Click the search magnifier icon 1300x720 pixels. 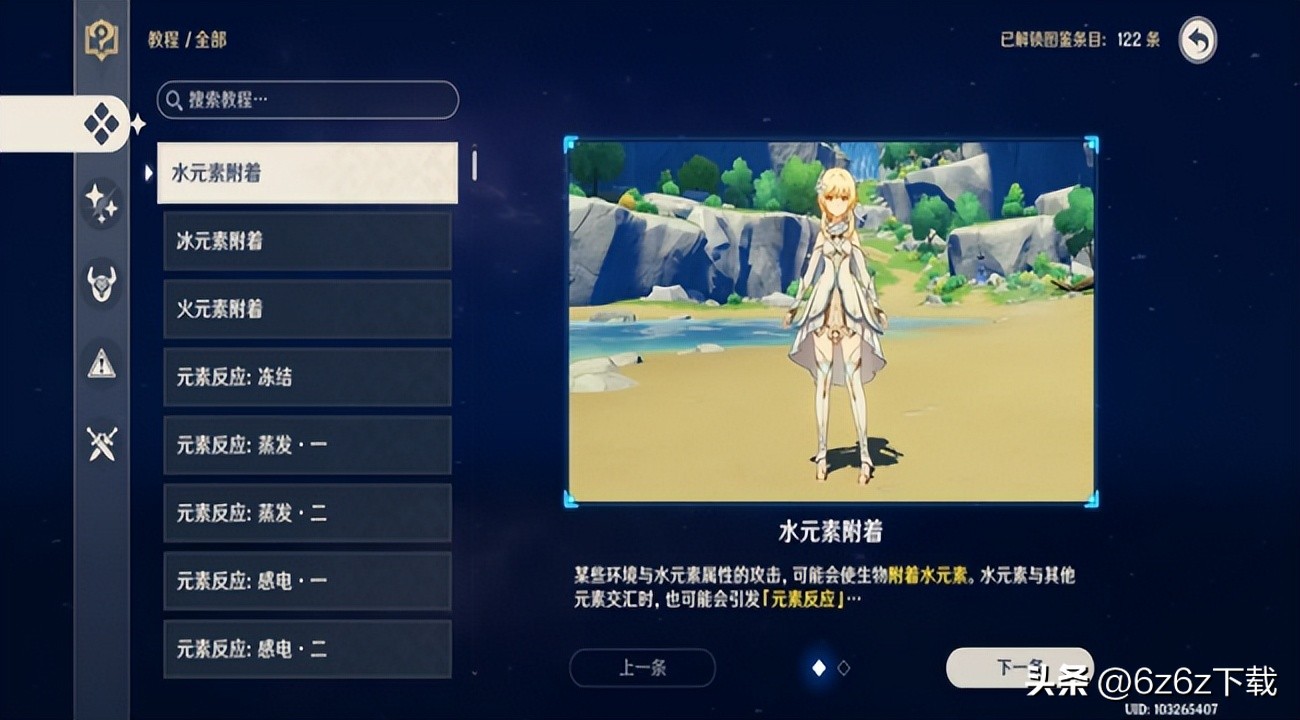click(172, 100)
